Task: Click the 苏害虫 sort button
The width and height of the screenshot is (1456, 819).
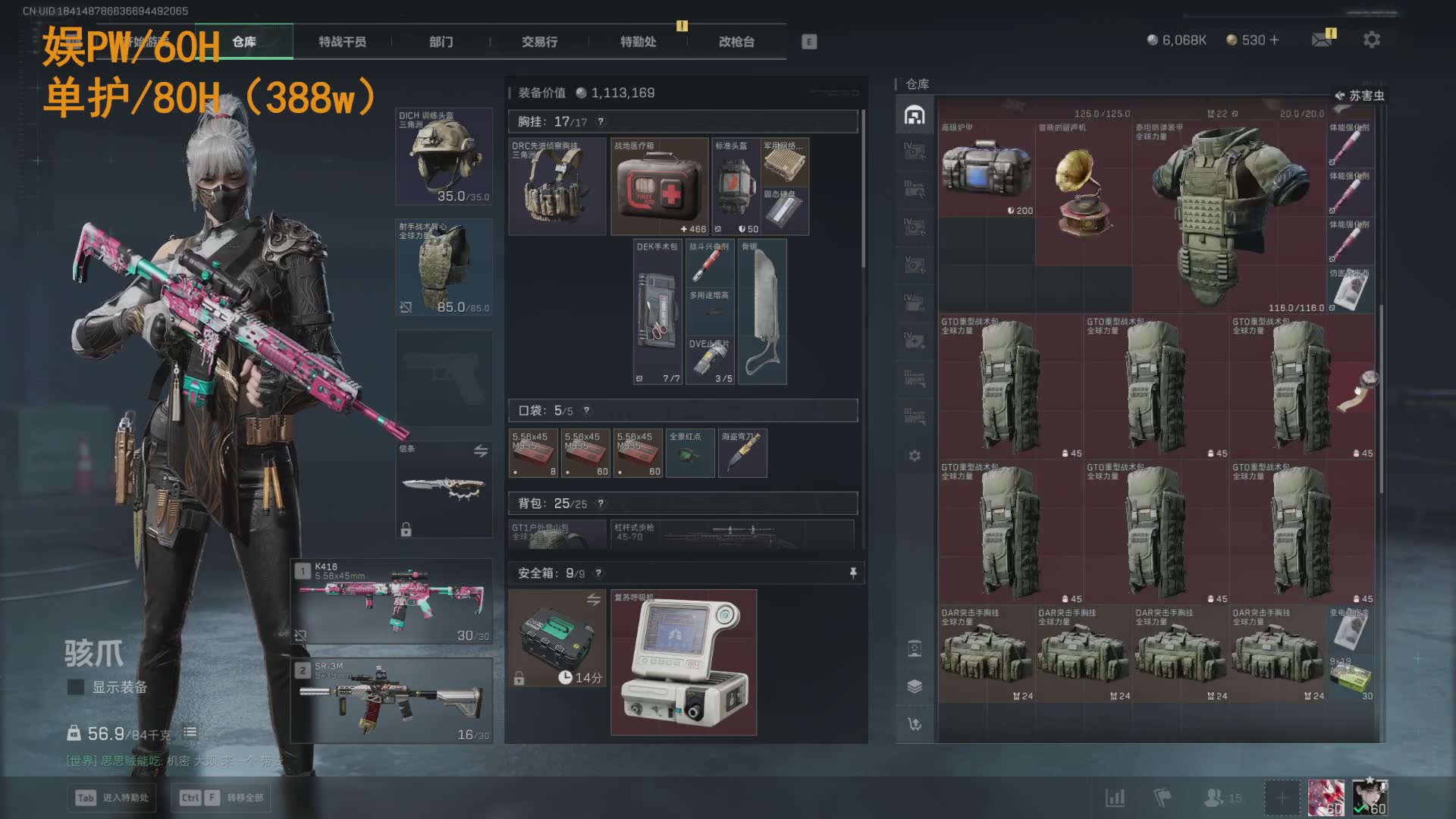Action: point(1360,96)
